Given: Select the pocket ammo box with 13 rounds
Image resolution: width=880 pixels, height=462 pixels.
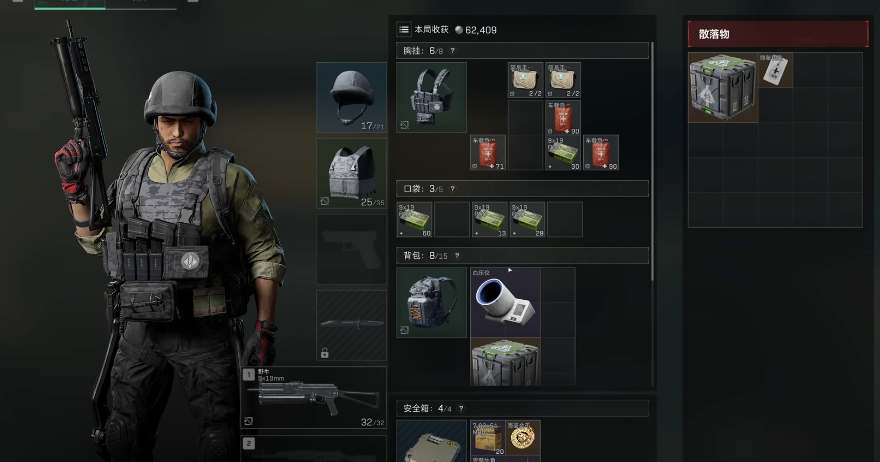Looking at the screenshot, I should [x=490, y=219].
